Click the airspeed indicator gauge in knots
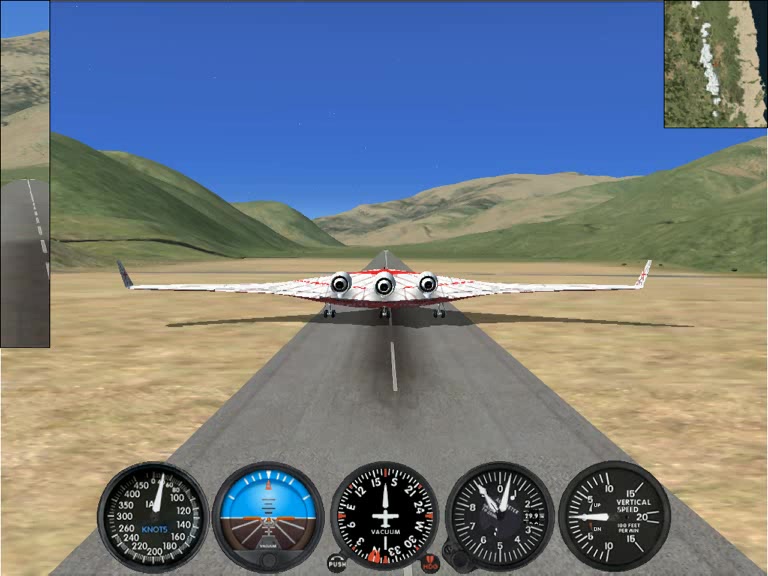768x576 pixels. tap(152, 516)
